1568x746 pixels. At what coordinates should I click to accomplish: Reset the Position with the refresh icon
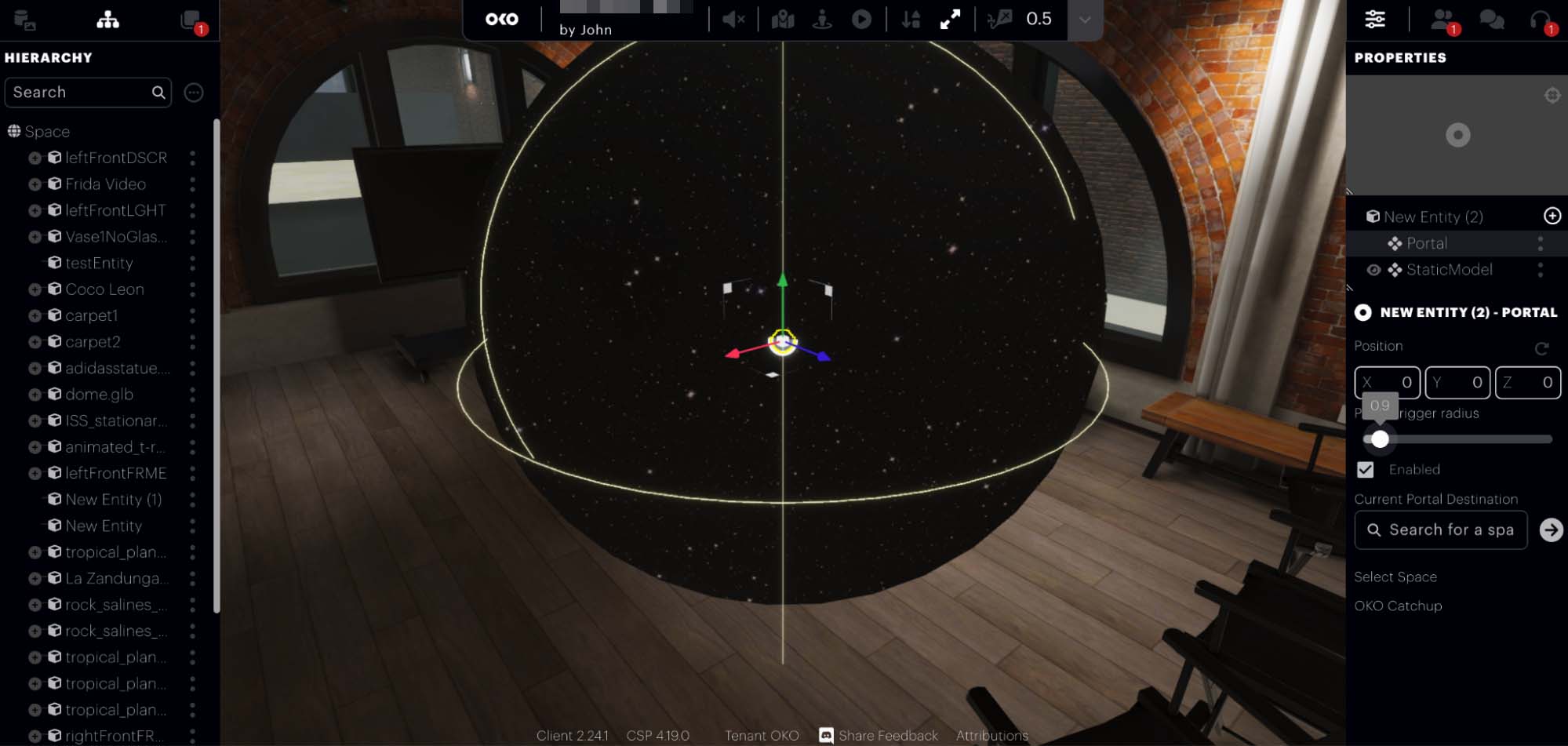click(x=1541, y=348)
